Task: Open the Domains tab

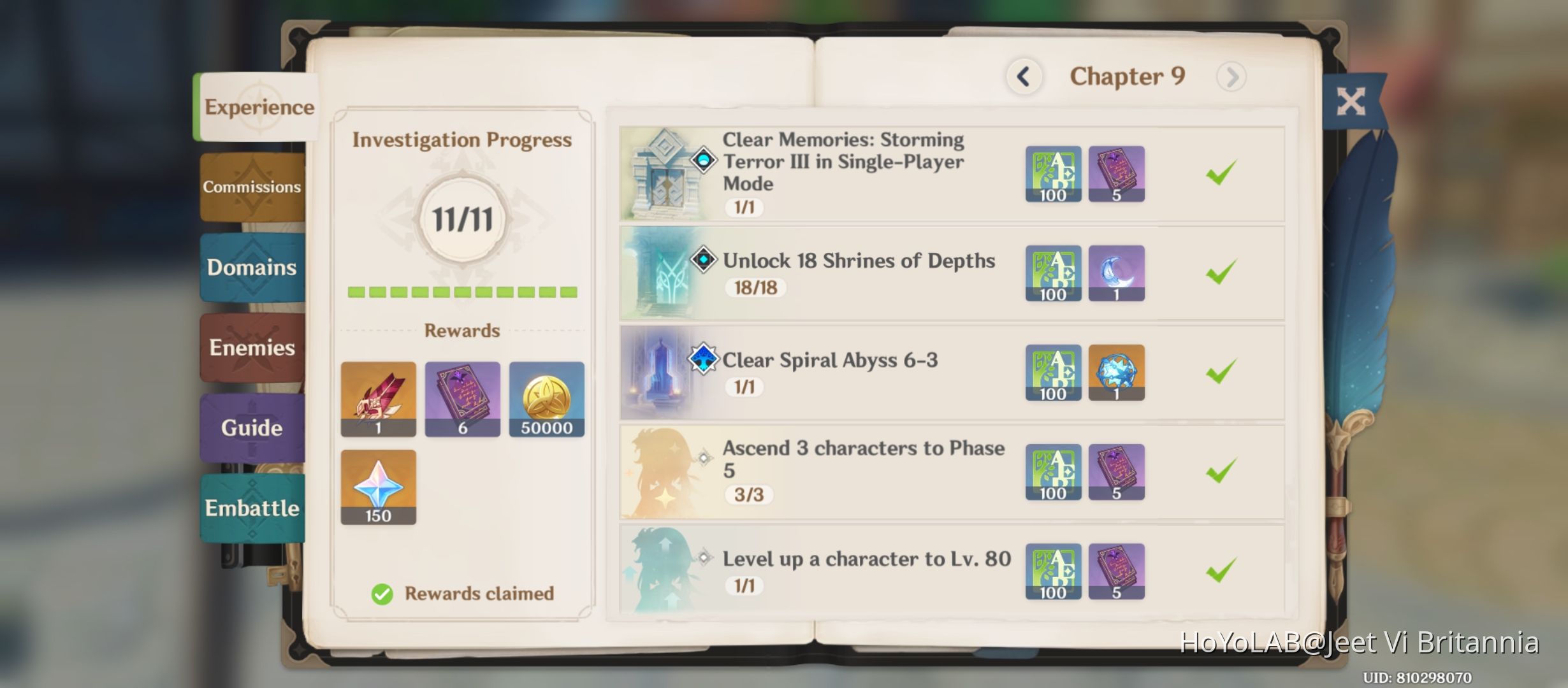Action: [x=252, y=268]
